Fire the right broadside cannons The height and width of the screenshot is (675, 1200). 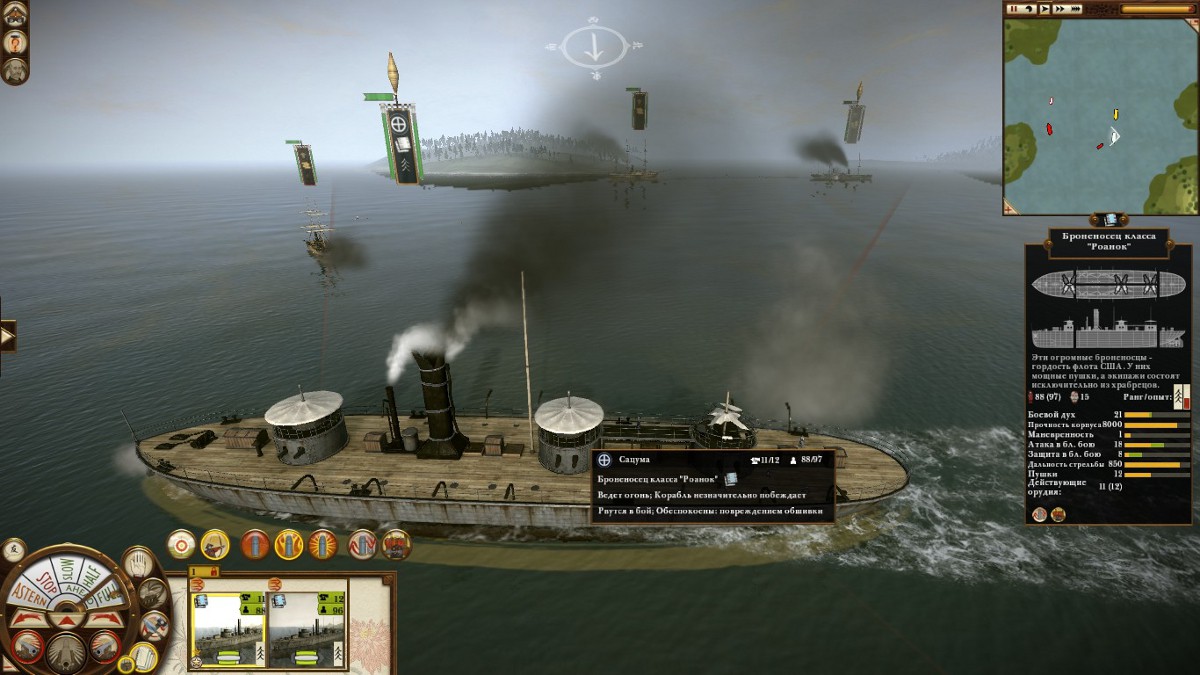(104, 647)
